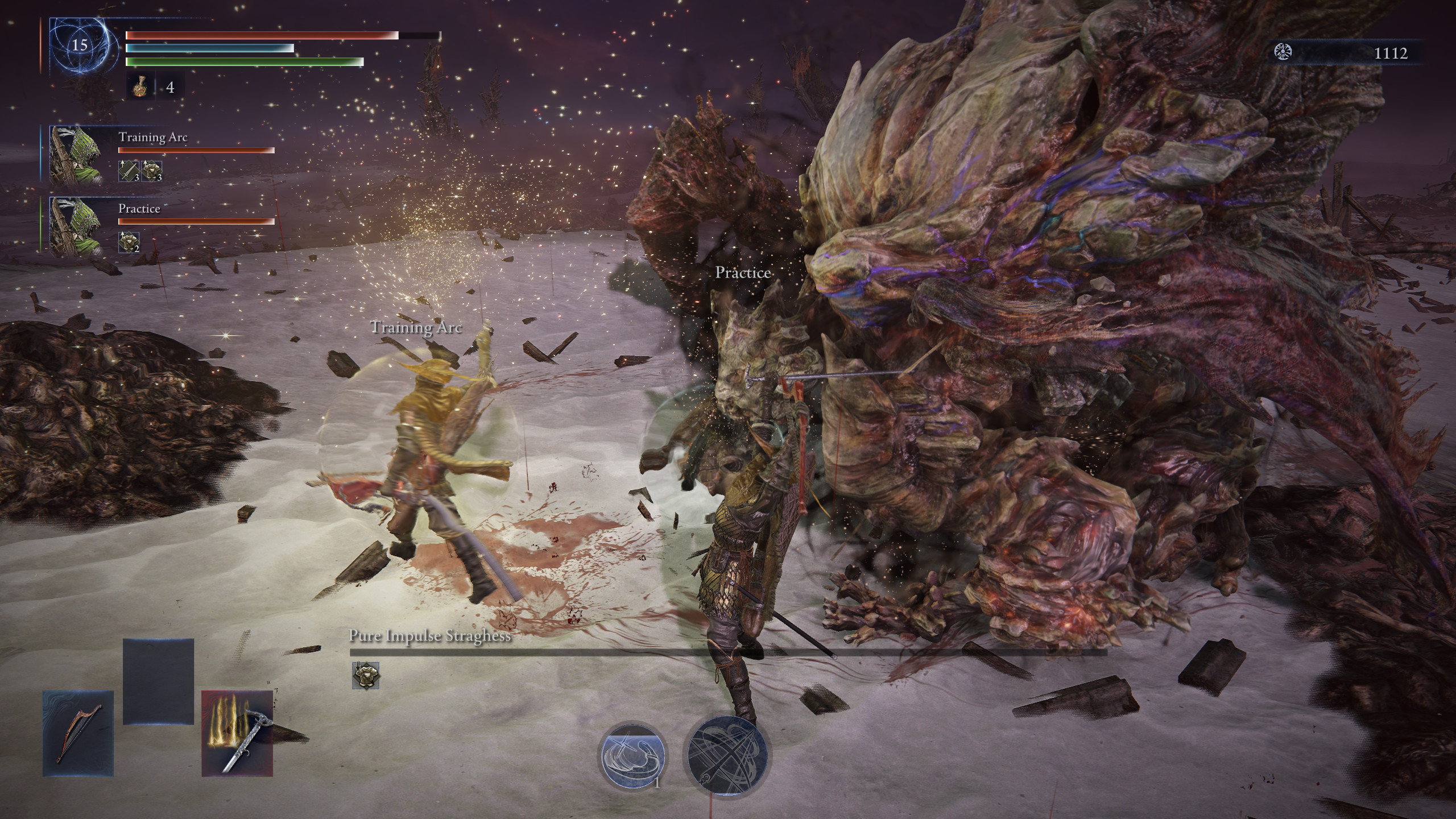Click the level 15 emblem
Image resolution: width=1456 pixels, height=819 pixels.
pyautogui.click(x=80, y=45)
